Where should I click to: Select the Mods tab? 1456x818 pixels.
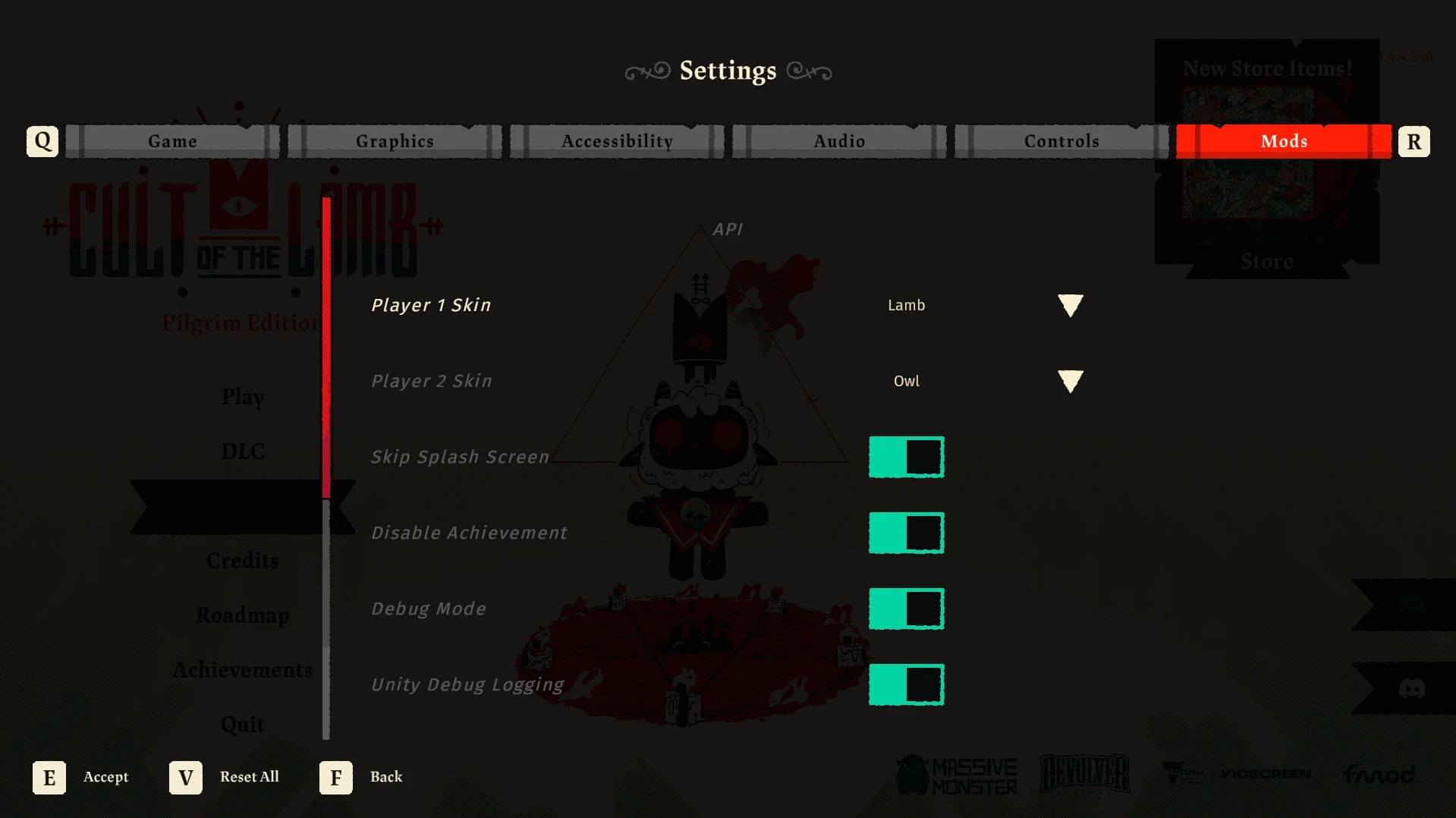click(x=1284, y=140)
